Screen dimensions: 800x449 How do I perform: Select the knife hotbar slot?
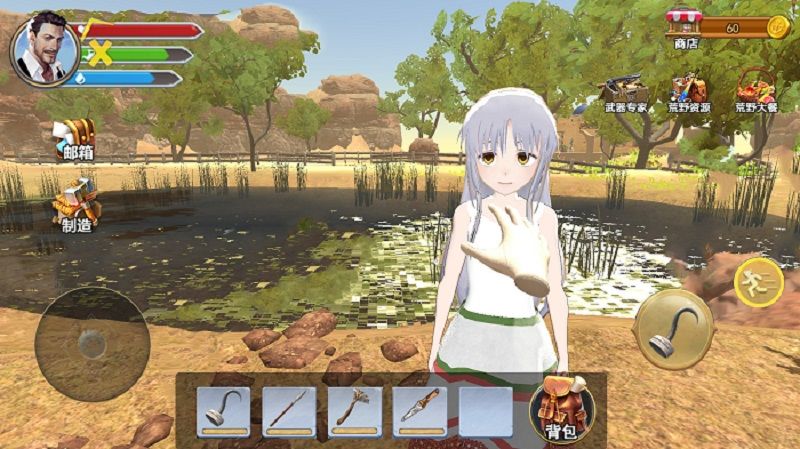point(419,410)
